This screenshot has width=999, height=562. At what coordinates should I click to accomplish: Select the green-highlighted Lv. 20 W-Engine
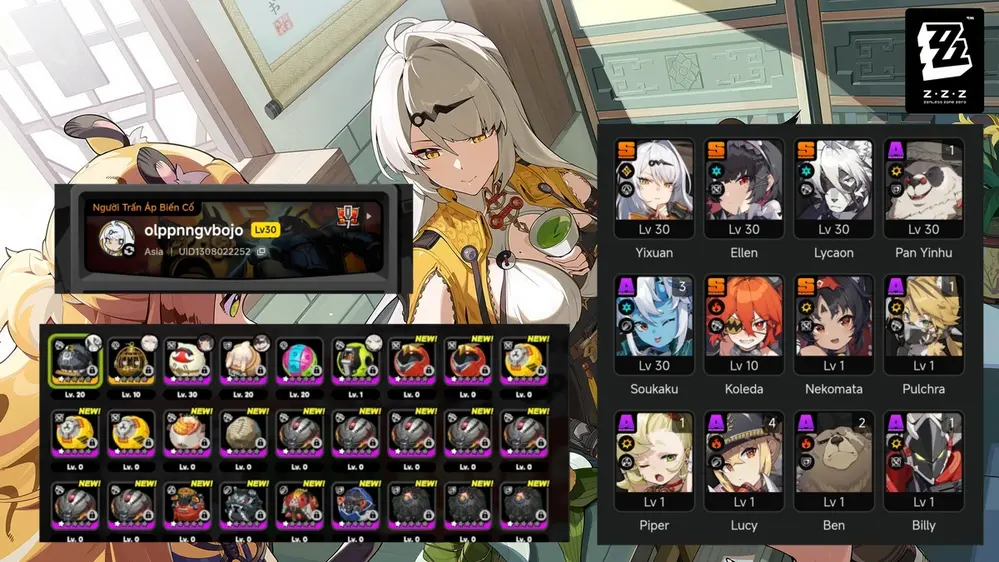coord(75,359)
